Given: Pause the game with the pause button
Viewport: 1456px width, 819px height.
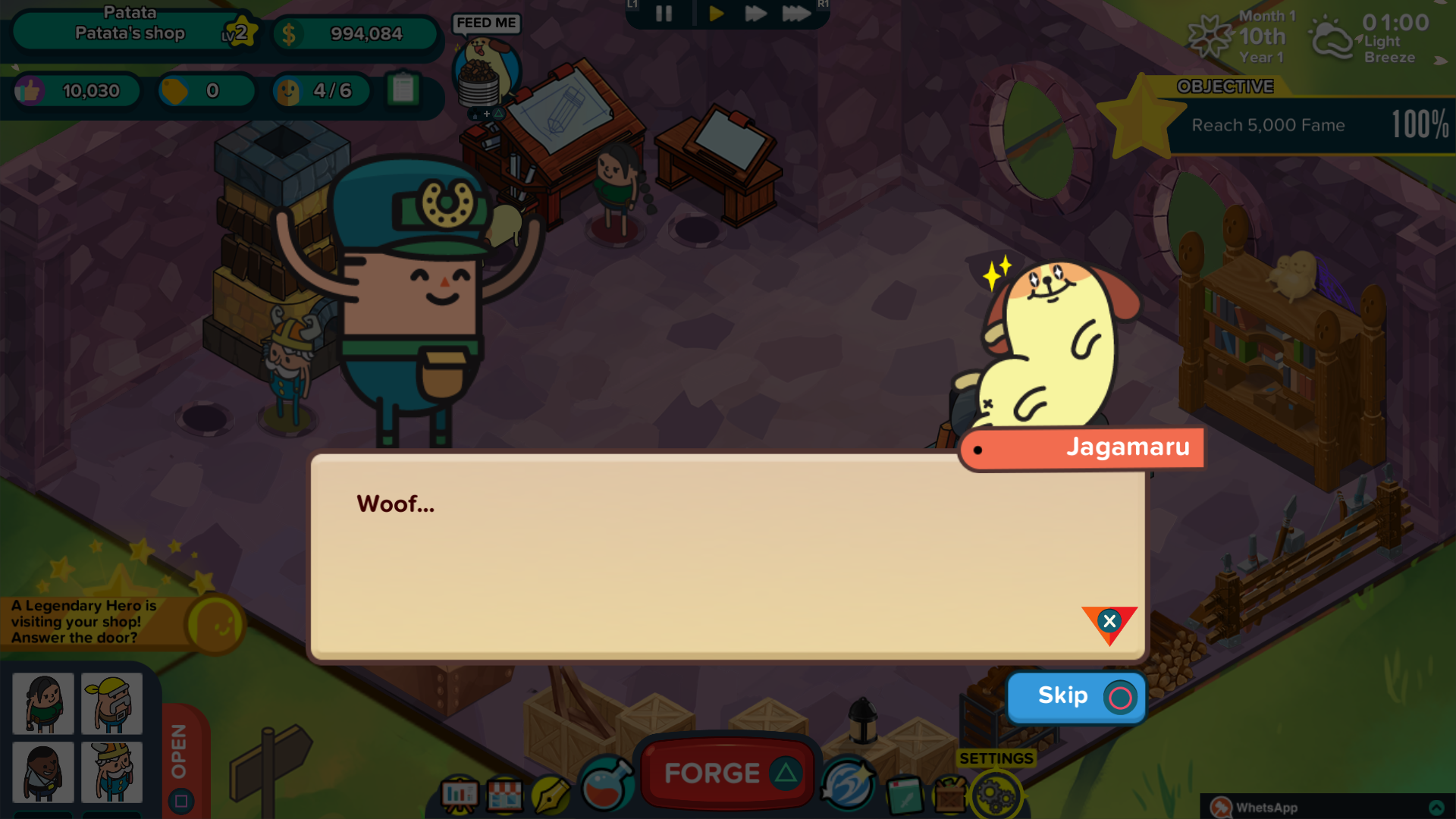Looking at the screenshot, I should 662,13.
